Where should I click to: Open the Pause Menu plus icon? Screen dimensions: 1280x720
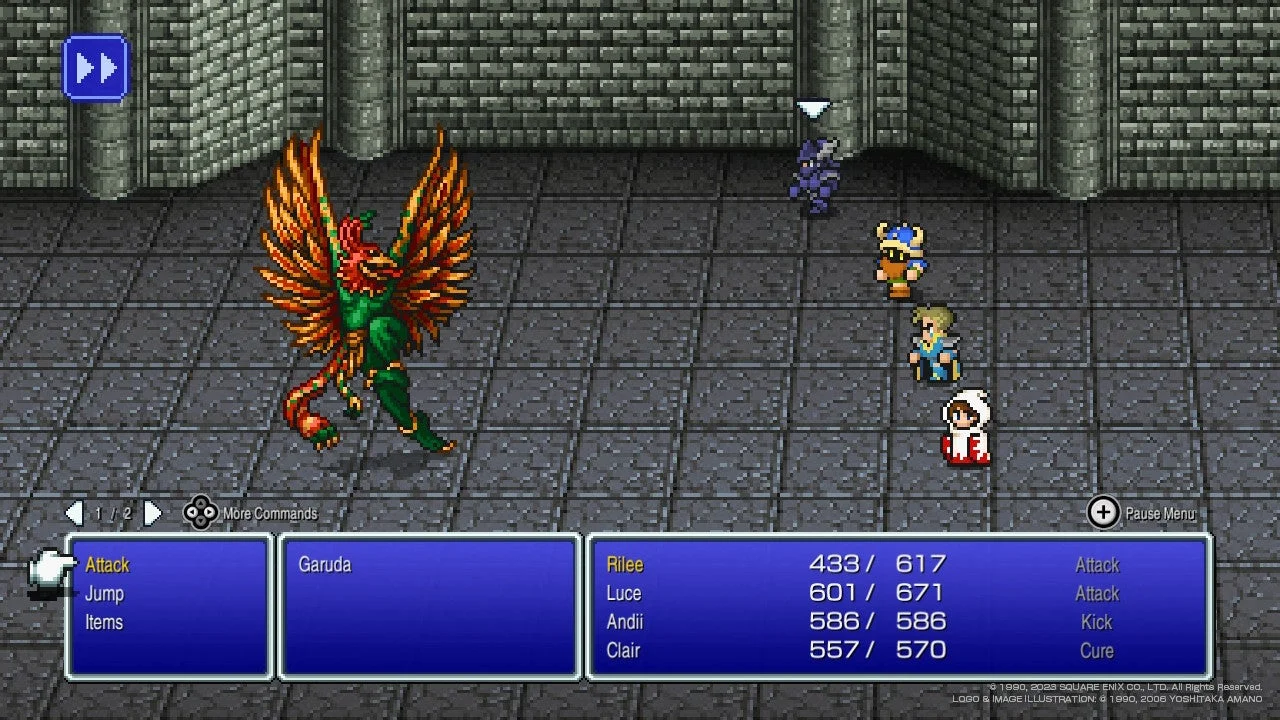point(1103,512)
